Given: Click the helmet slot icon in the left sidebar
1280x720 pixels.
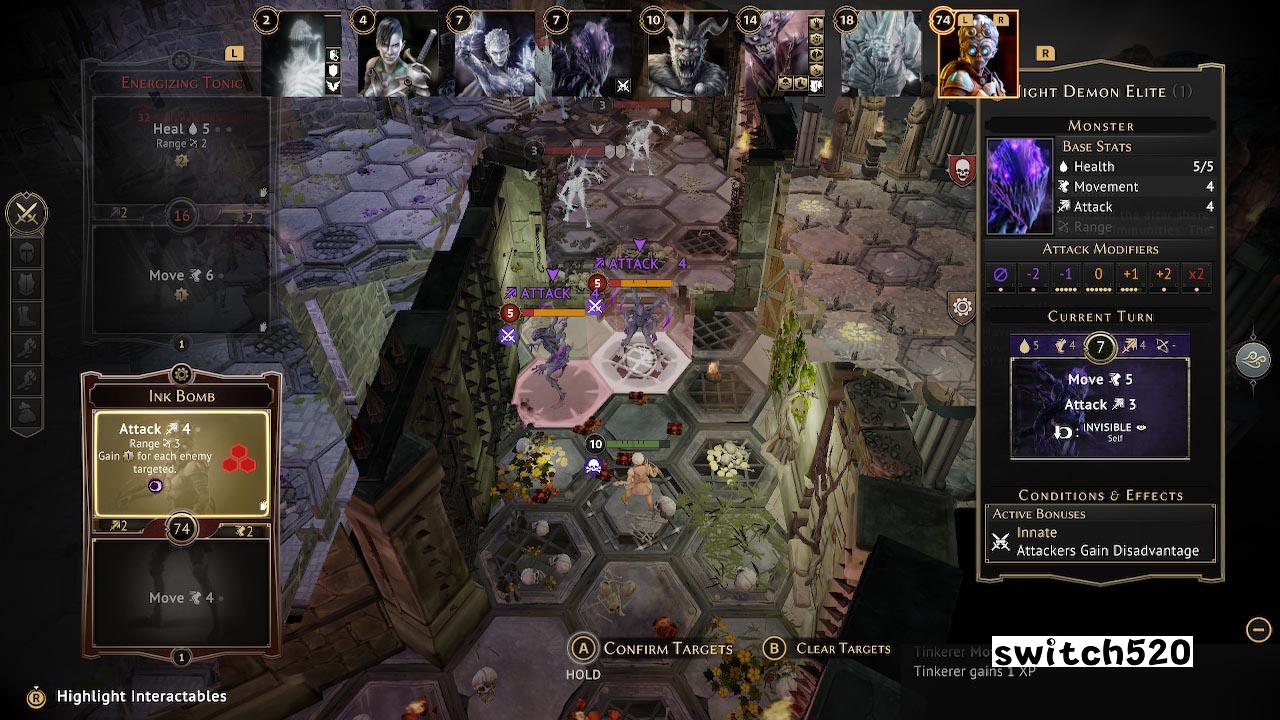Looking at the screenshot, I should point(25,253).
